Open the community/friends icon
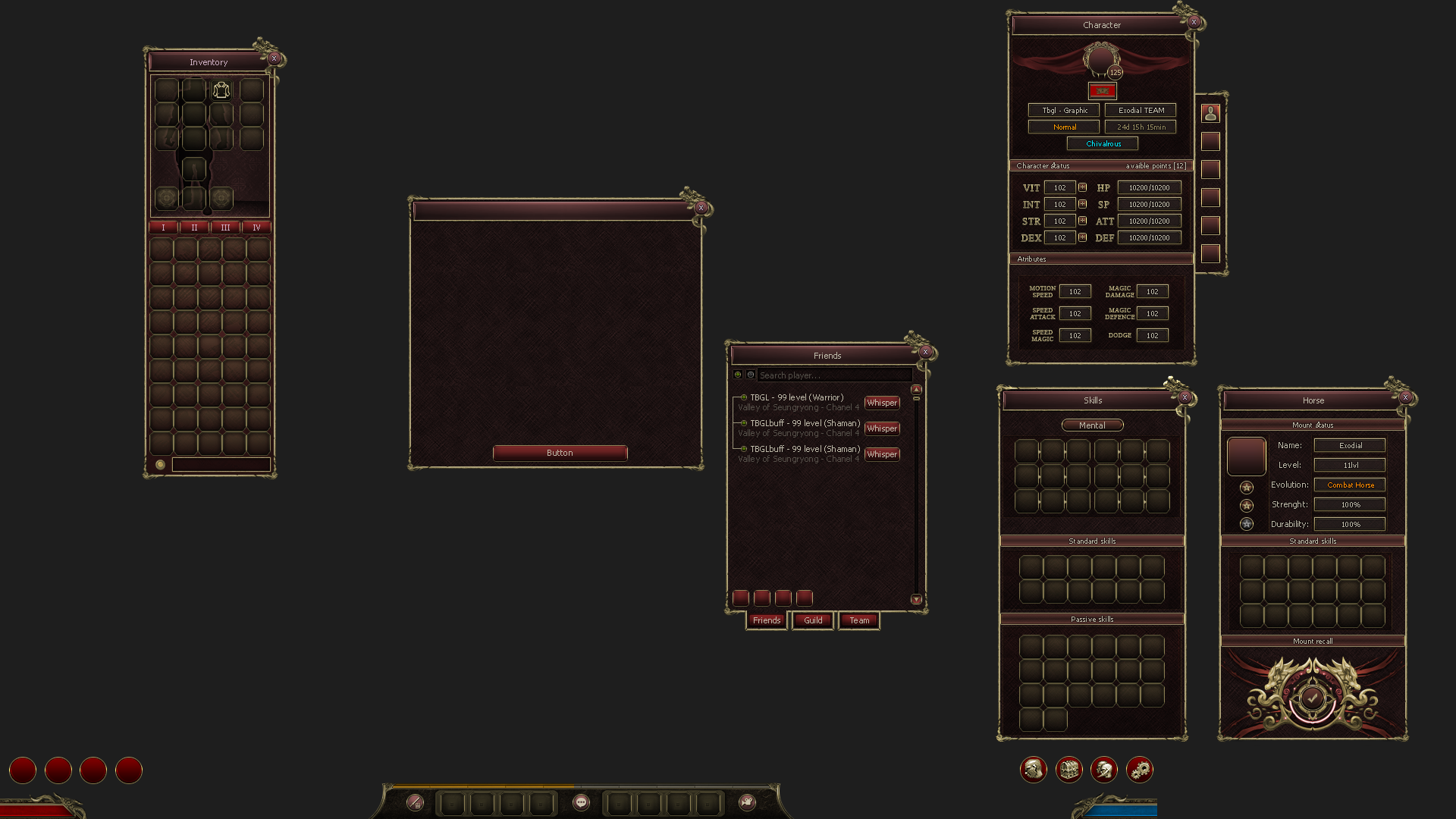 coord(1103,769)
